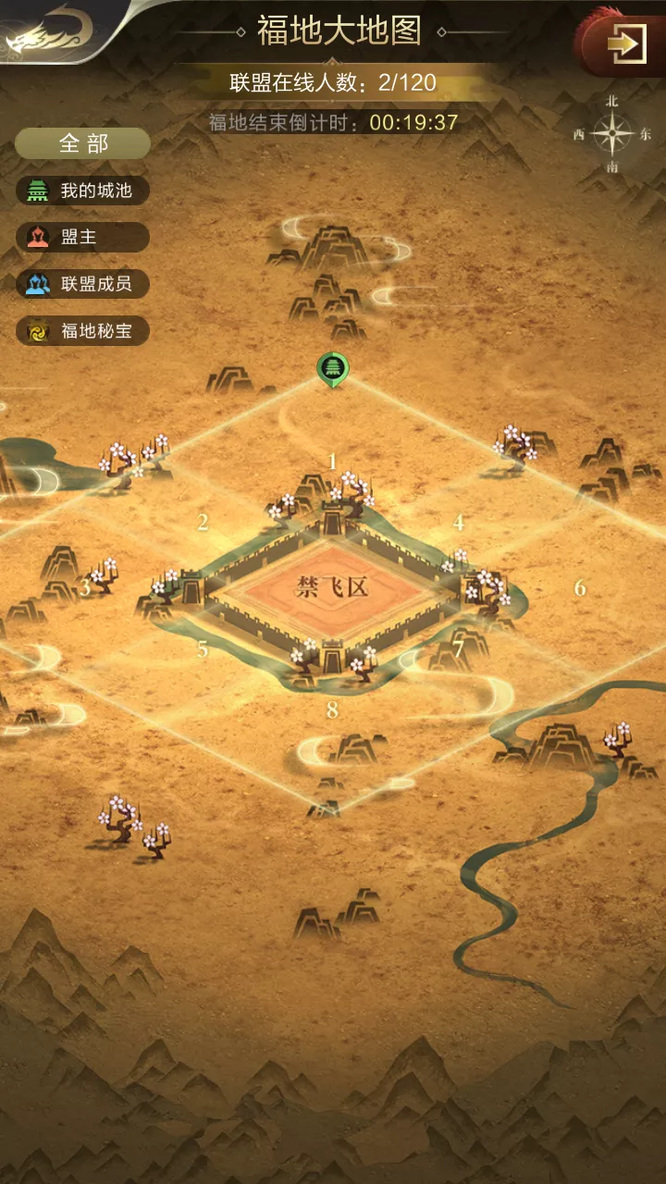
Task: Select map zone number 5
Action: 203,650
